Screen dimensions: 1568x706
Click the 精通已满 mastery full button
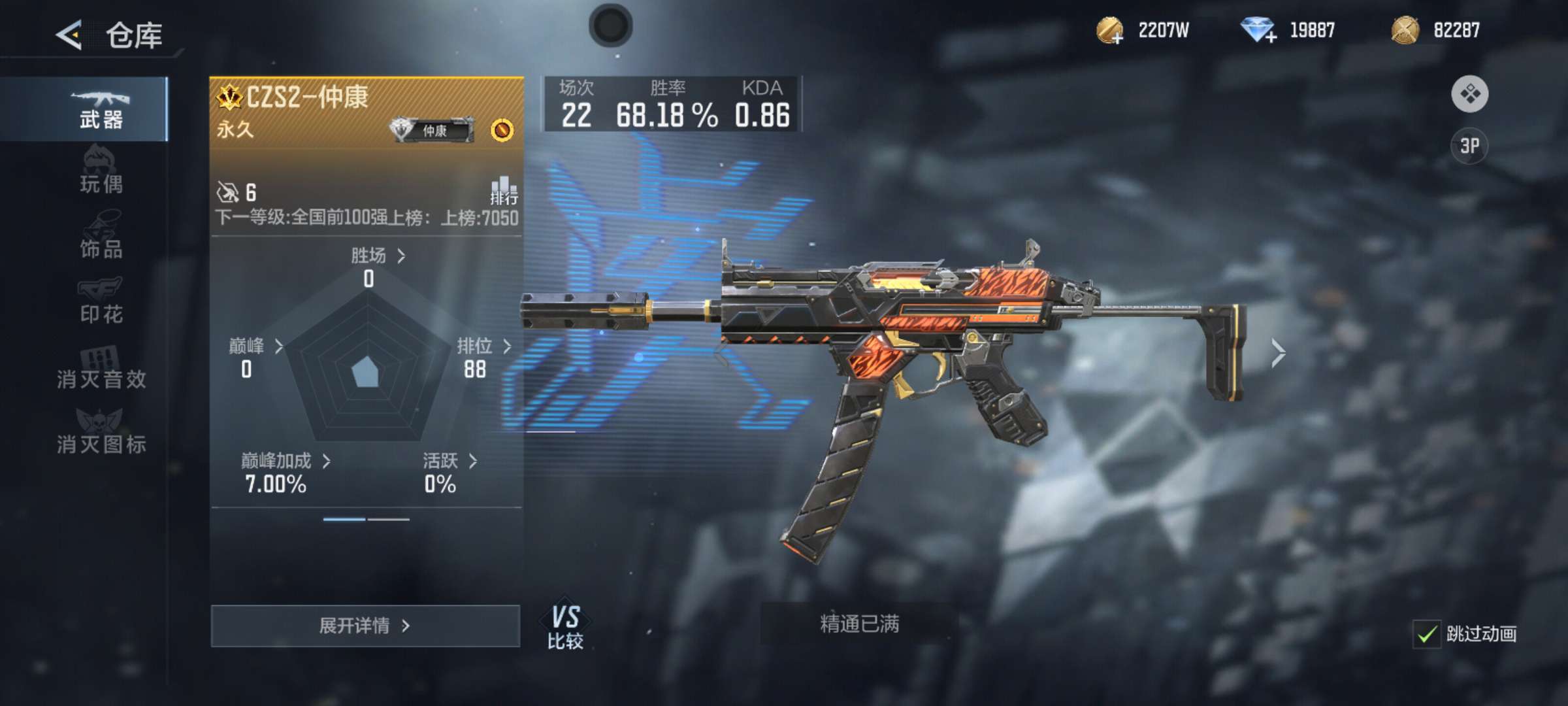[859, 624]
